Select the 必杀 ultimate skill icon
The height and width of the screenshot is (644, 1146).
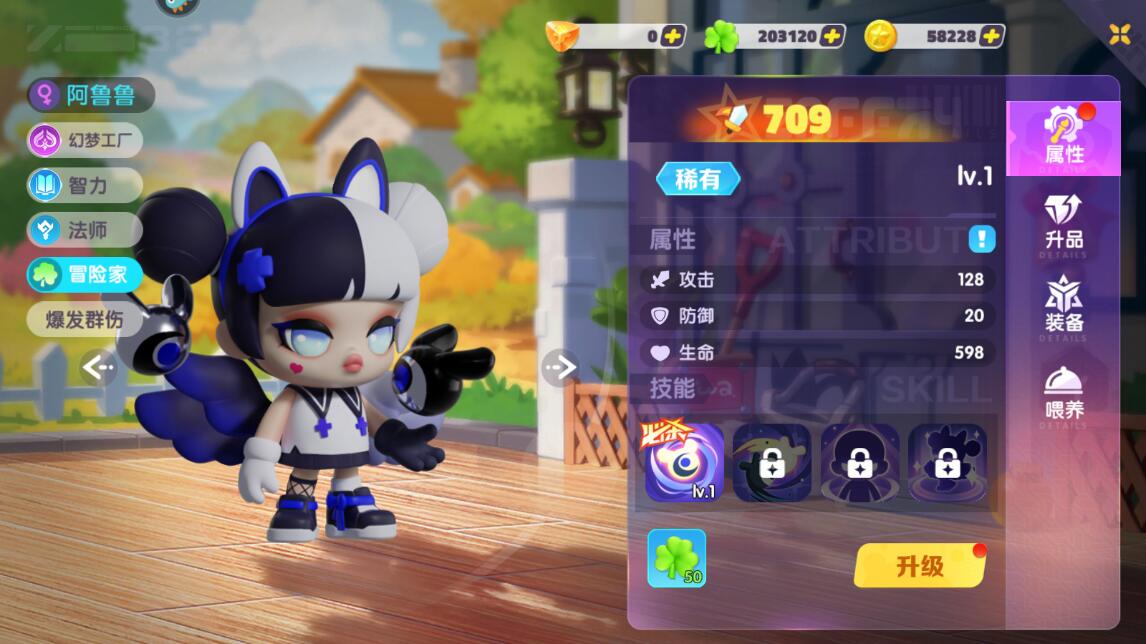pyautogui.click(x=684, y=462)
